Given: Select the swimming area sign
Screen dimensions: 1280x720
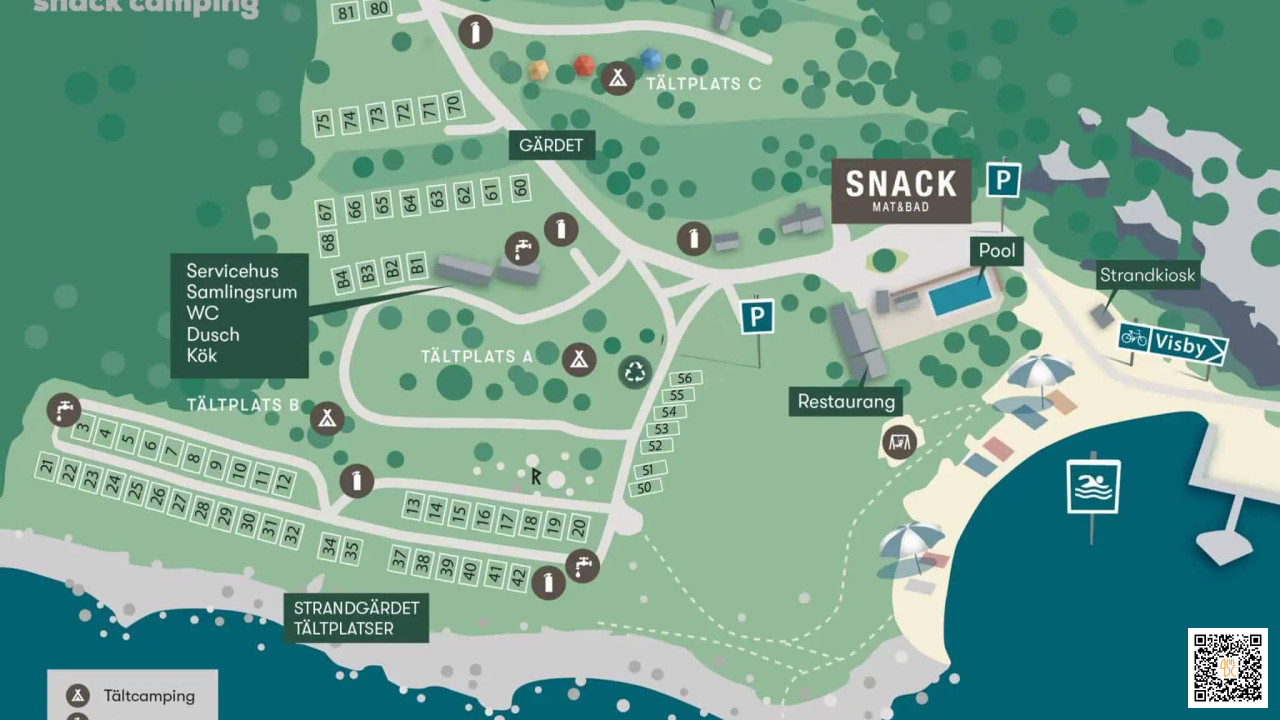Looking at the screenshot, I should (1093, 487).
